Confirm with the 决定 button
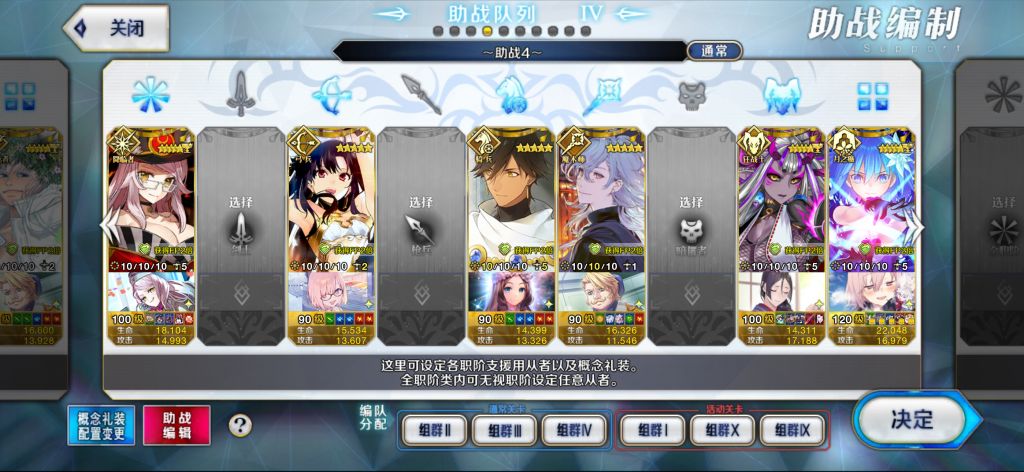 point(910,418)
